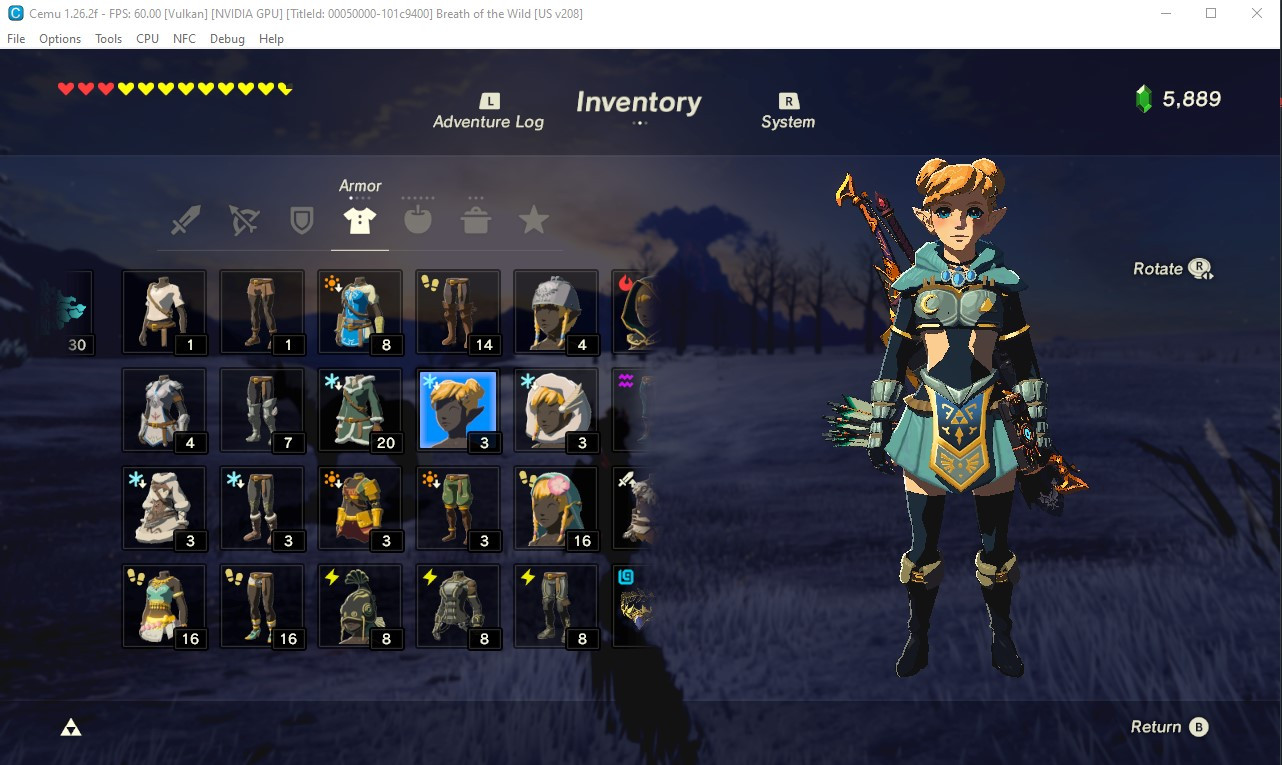Open the Tools menu
Screen dimensions: 1282x765
click(108, 39)
